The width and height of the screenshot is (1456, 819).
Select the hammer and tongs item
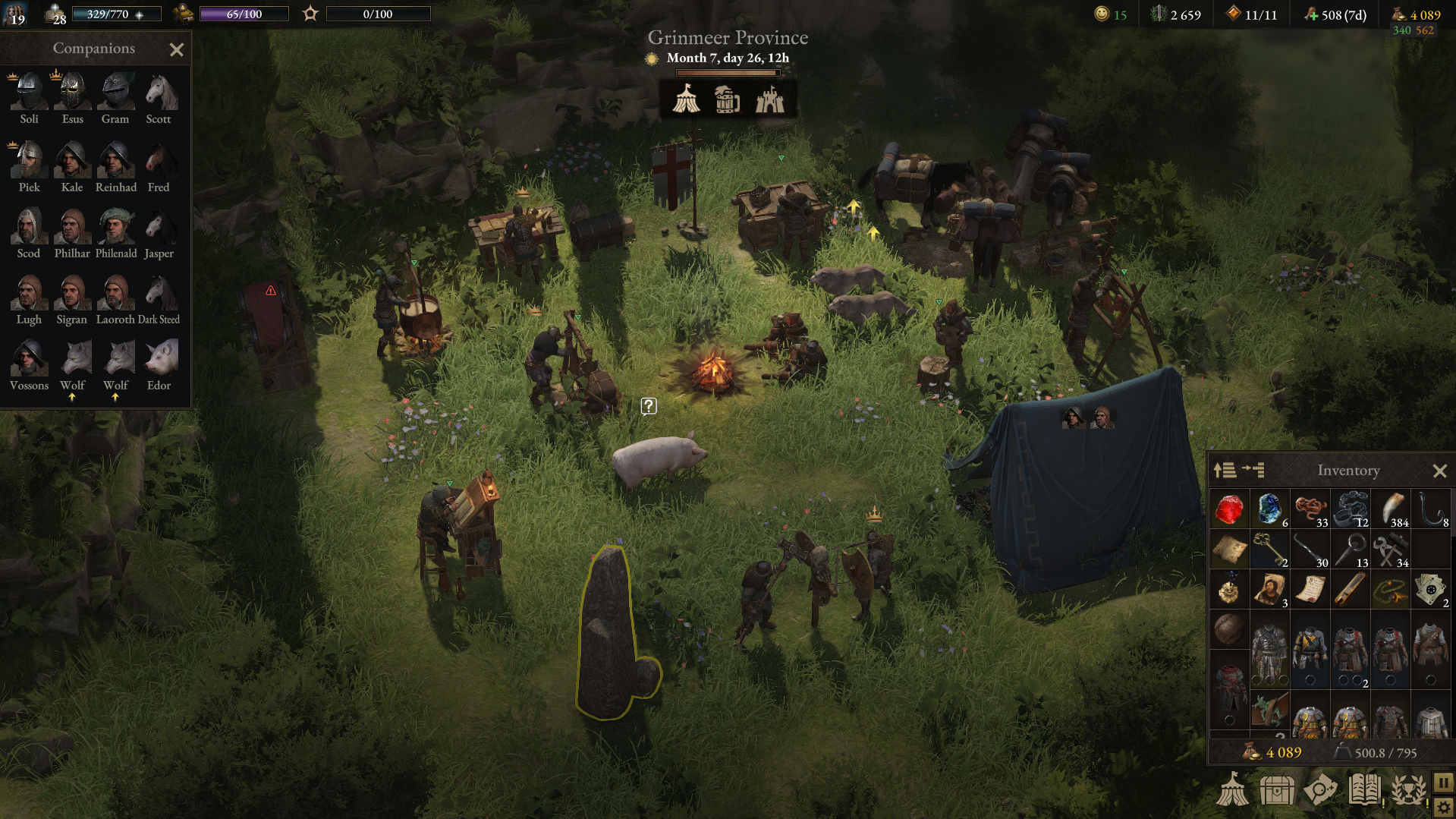click(x=1390, y=550)
